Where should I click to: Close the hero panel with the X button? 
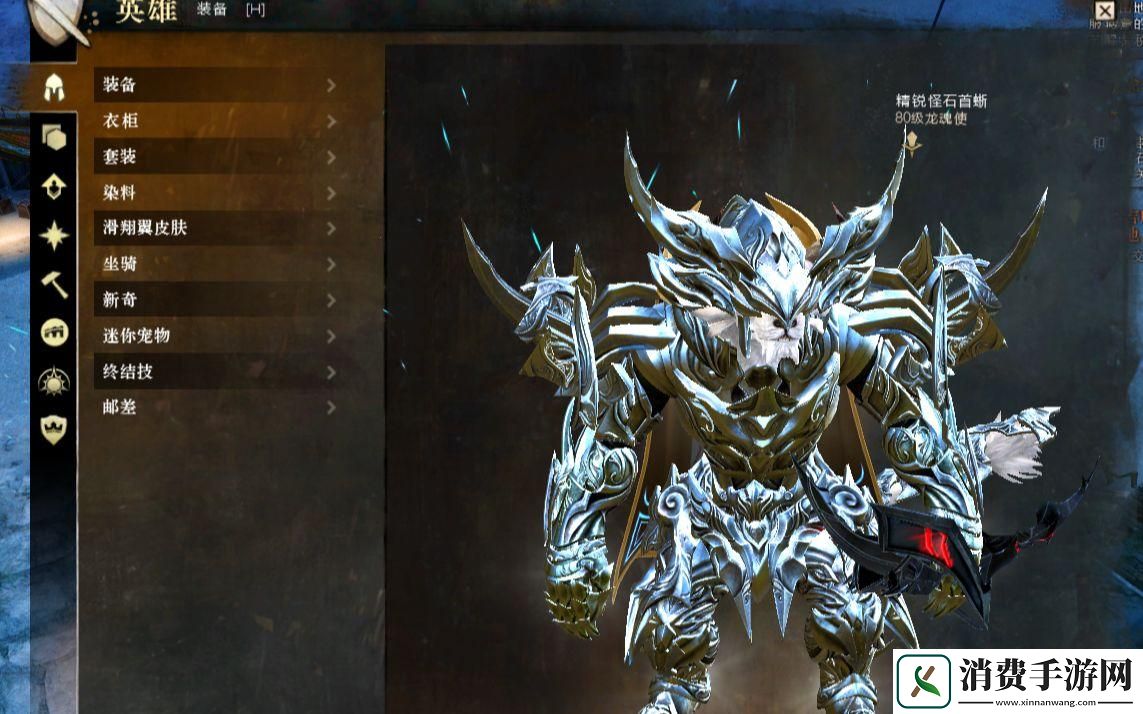click(x=1104, y=12)
